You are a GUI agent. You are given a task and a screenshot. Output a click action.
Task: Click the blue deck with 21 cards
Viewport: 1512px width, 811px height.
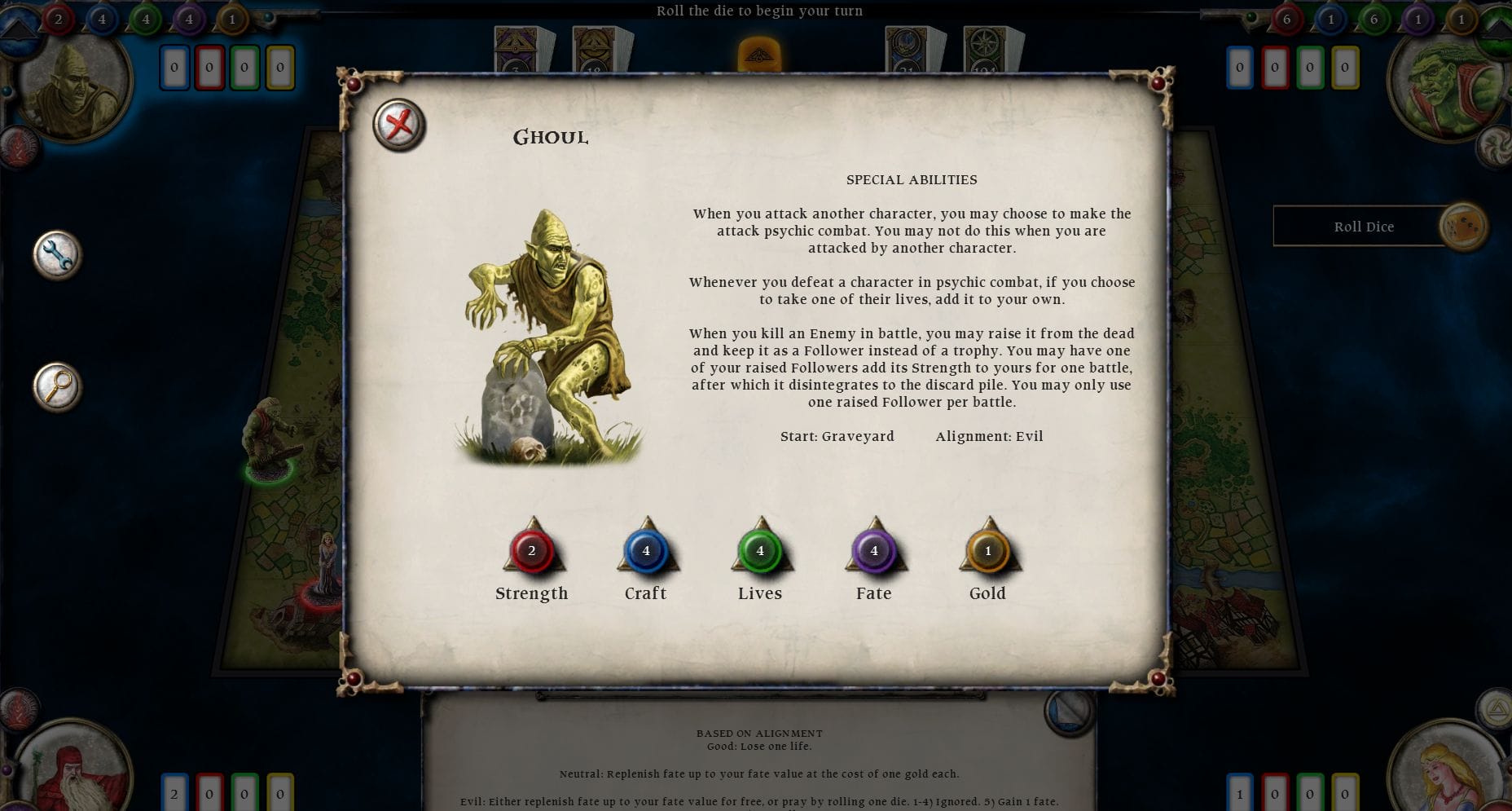coord(904,45)
